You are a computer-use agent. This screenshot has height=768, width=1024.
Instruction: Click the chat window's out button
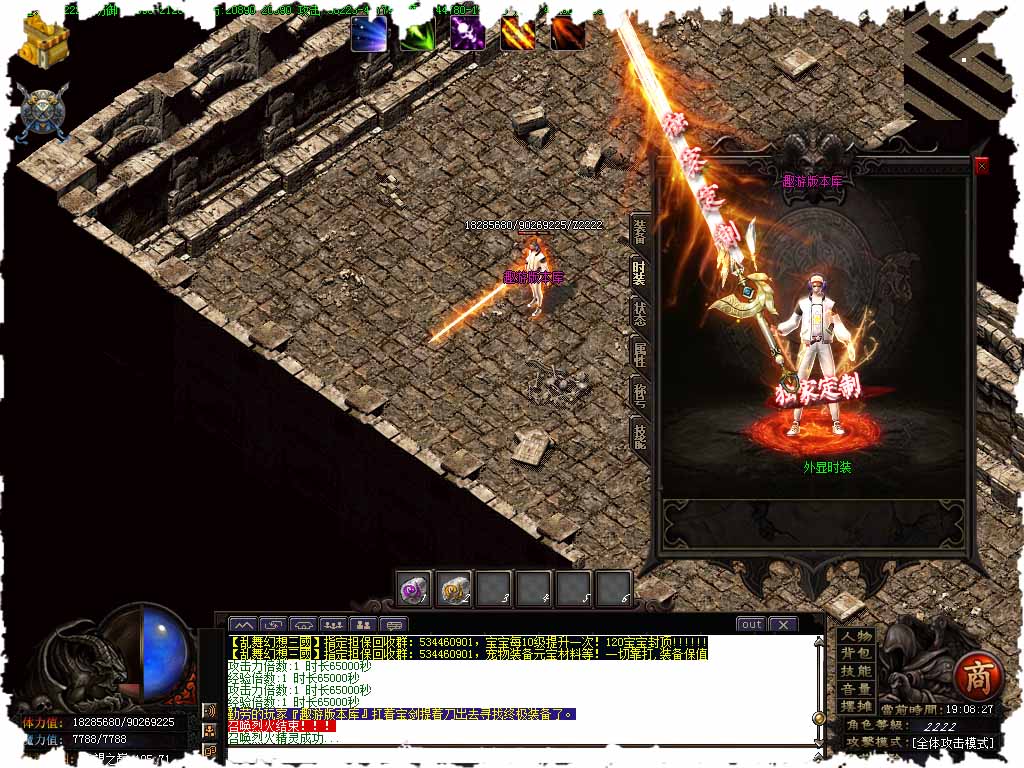(x=751, y=624)
